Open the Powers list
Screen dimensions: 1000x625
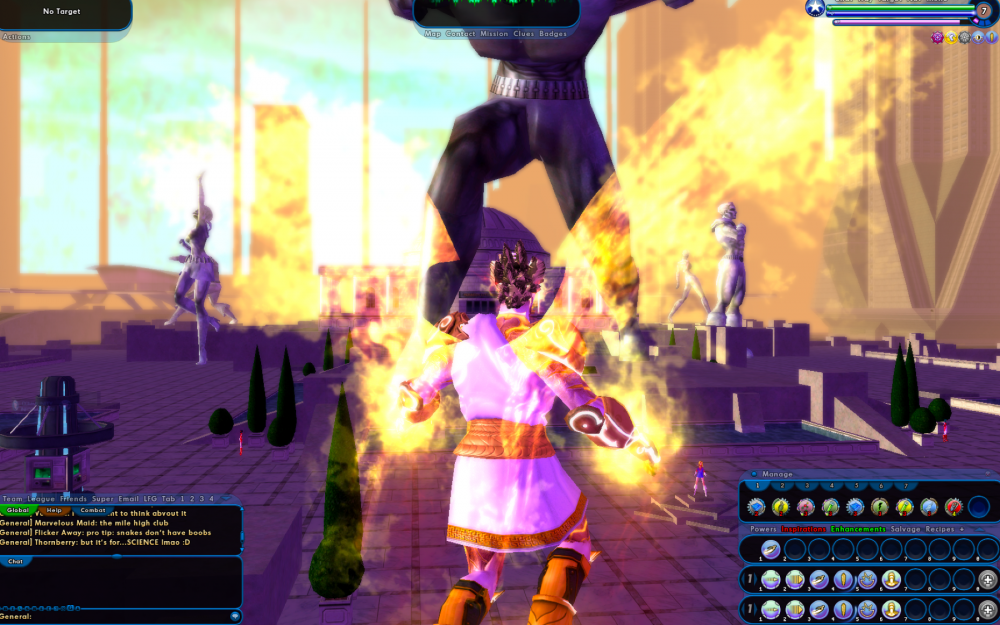(x=763, y=529)
